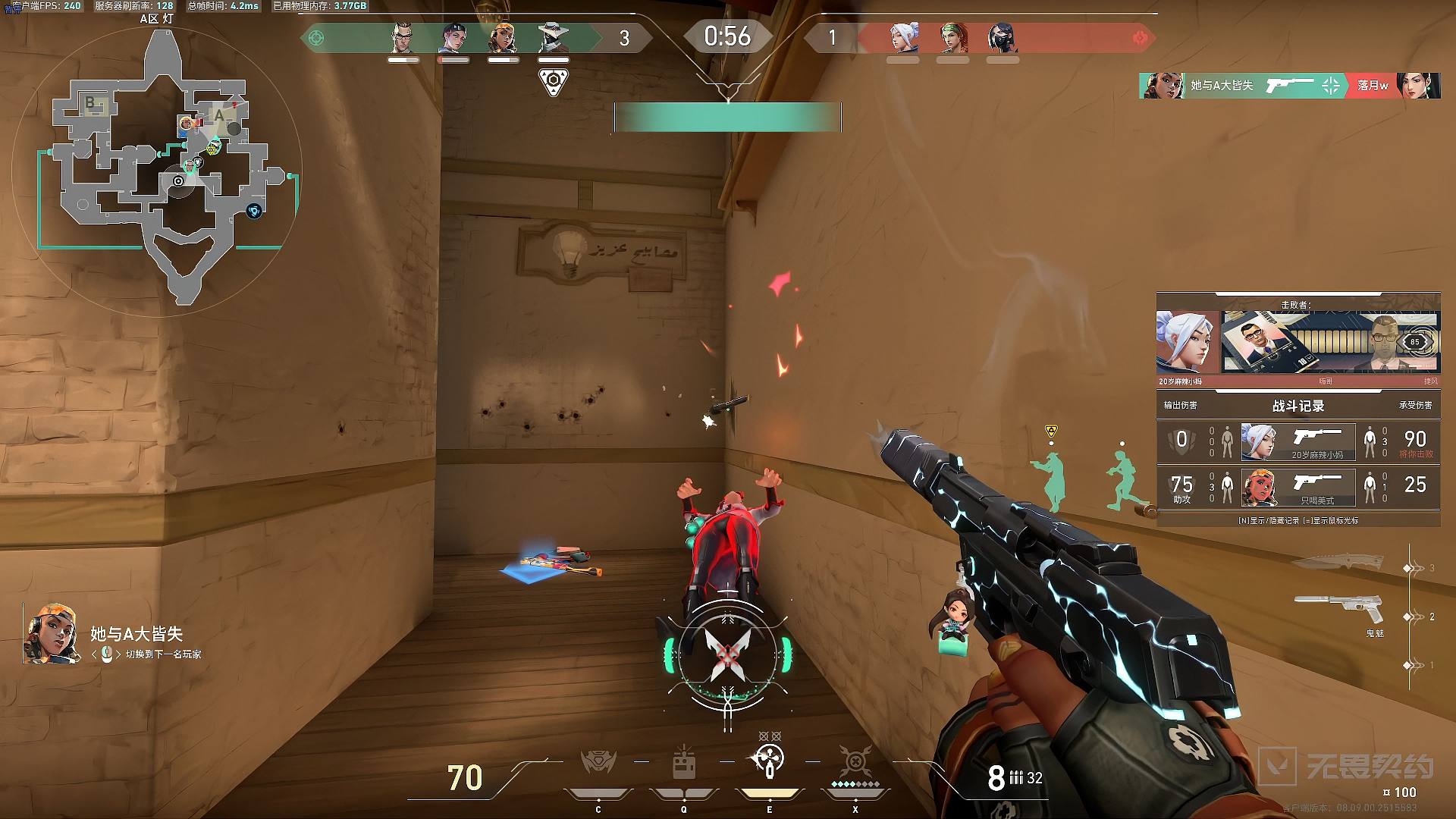Activate the Showstopper ultimate icon
The height and width of the screenshot is (819, 1456).
click(855, 761)
